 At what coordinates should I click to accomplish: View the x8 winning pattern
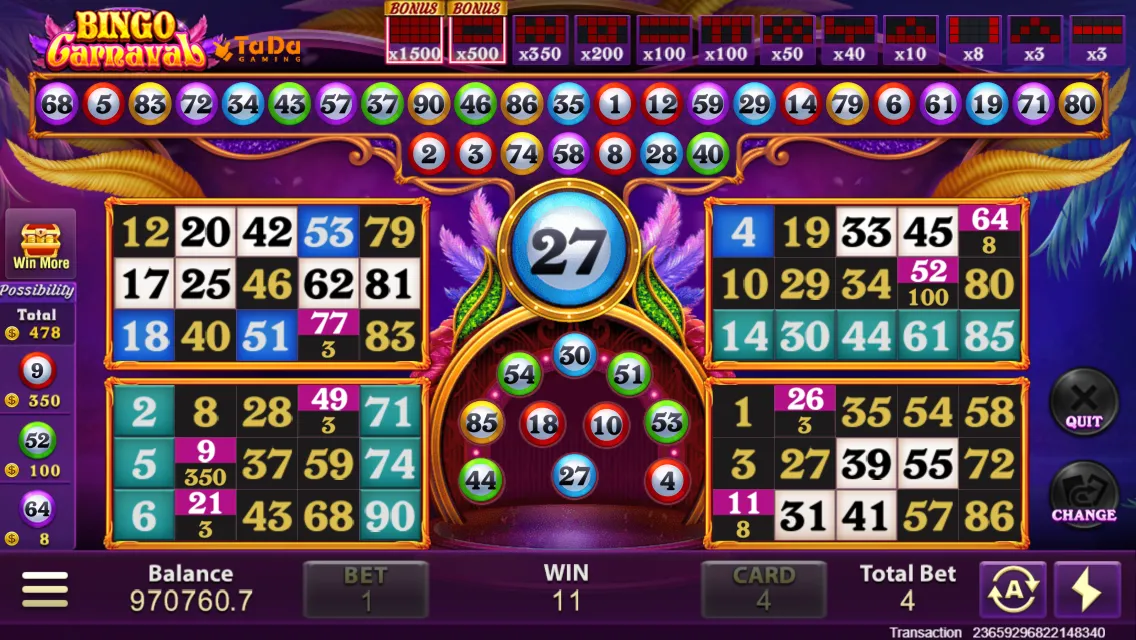coord(973,40)
